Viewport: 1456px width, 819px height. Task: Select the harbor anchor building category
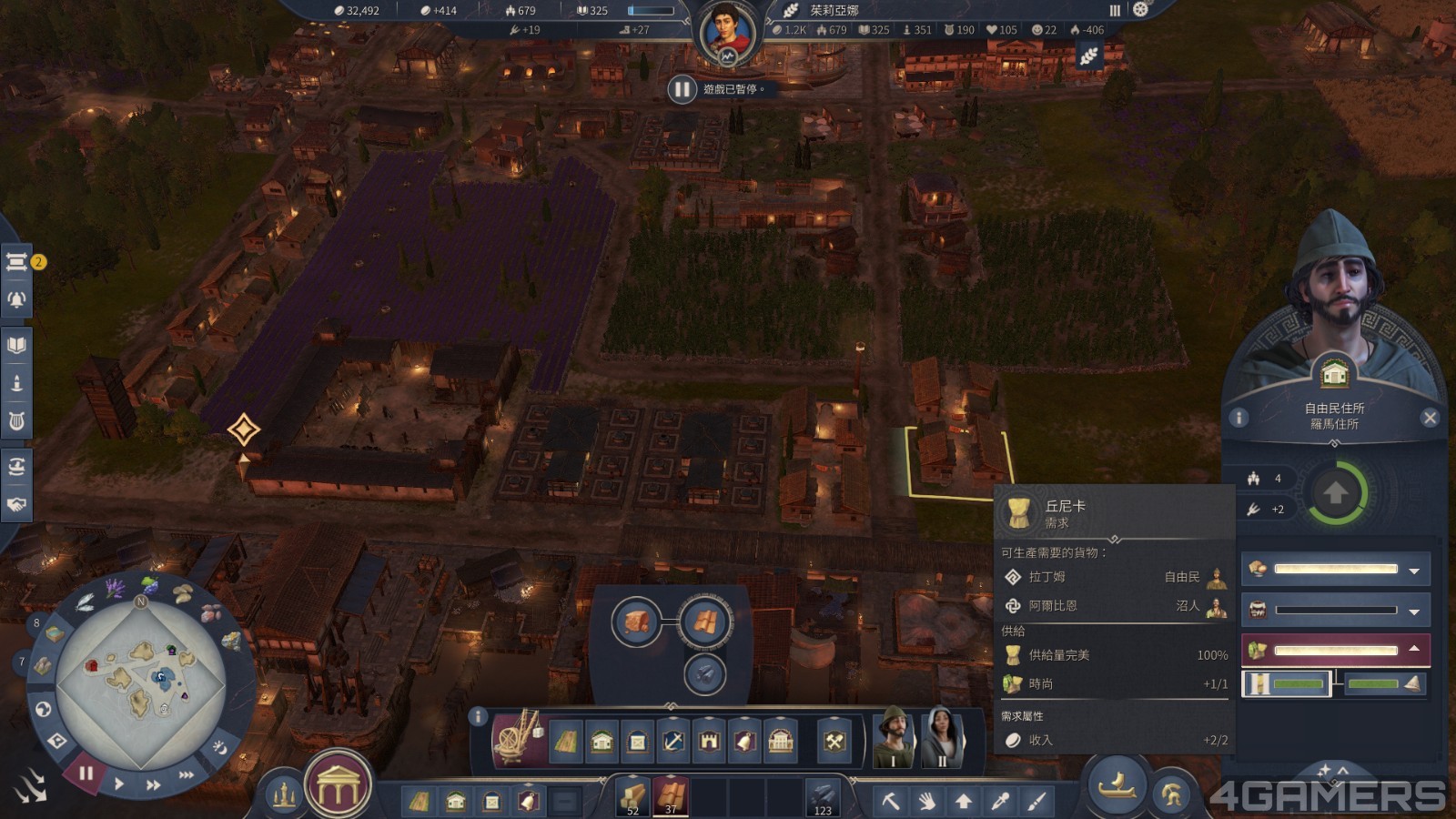point(672,742)
